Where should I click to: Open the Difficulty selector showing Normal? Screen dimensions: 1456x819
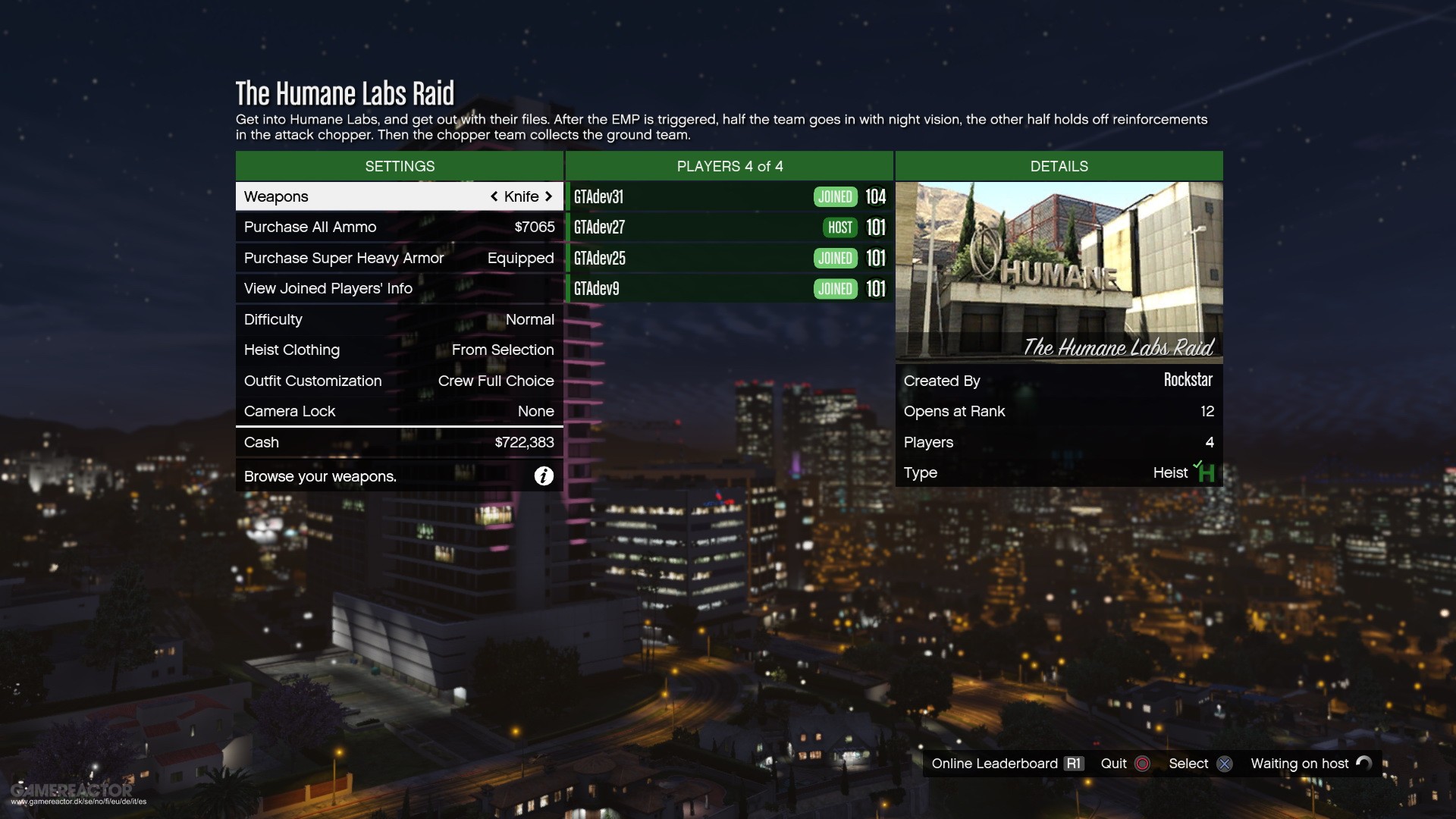coord(399,319)
